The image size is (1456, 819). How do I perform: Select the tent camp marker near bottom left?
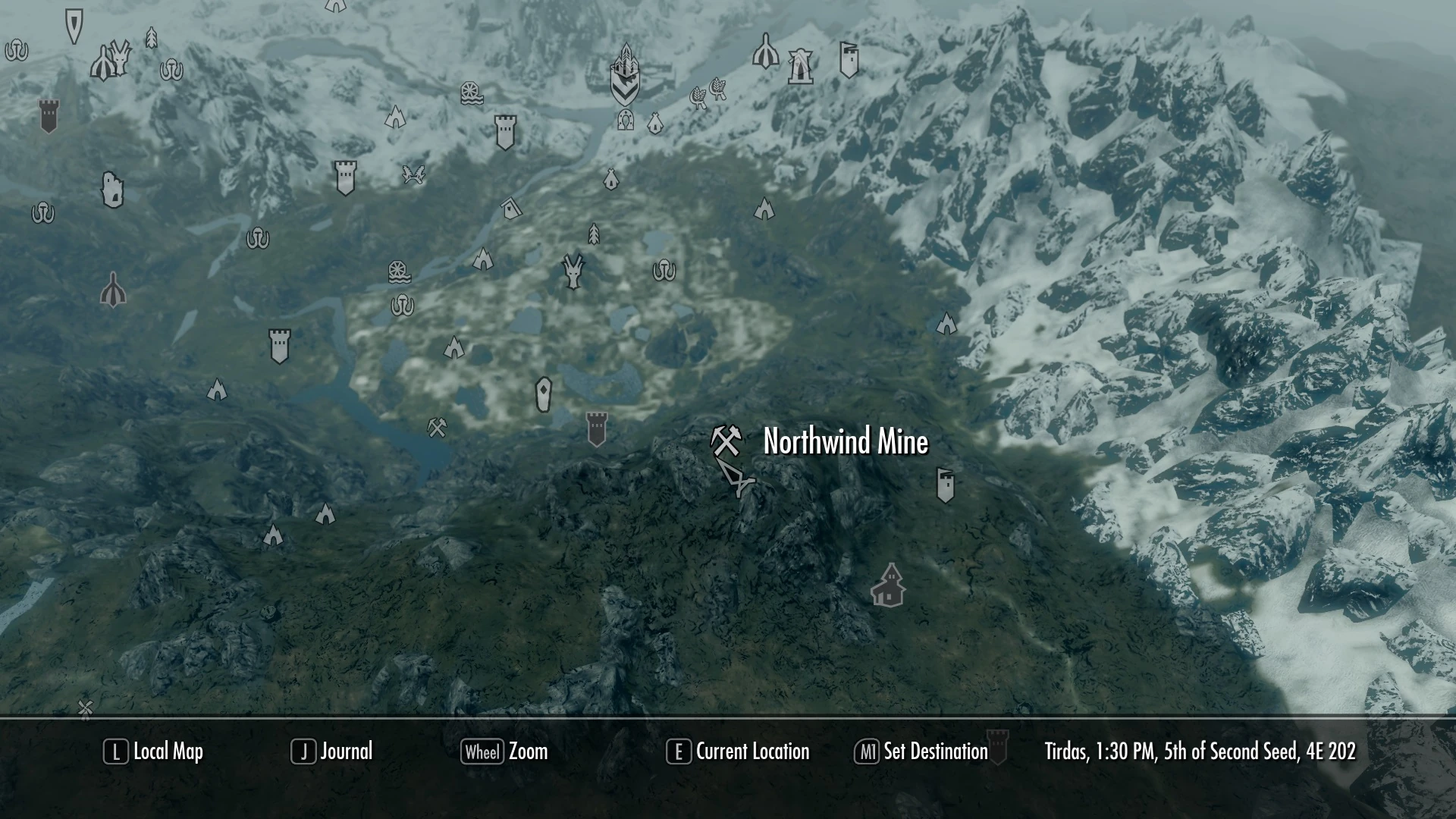point(271,536)
